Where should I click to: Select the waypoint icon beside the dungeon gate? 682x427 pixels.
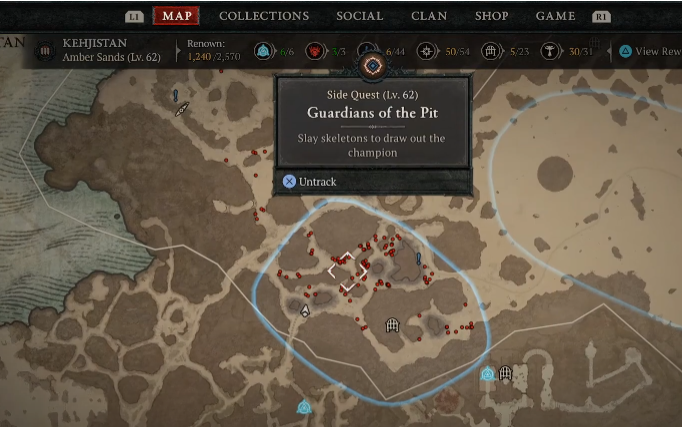tap(487, 374)
